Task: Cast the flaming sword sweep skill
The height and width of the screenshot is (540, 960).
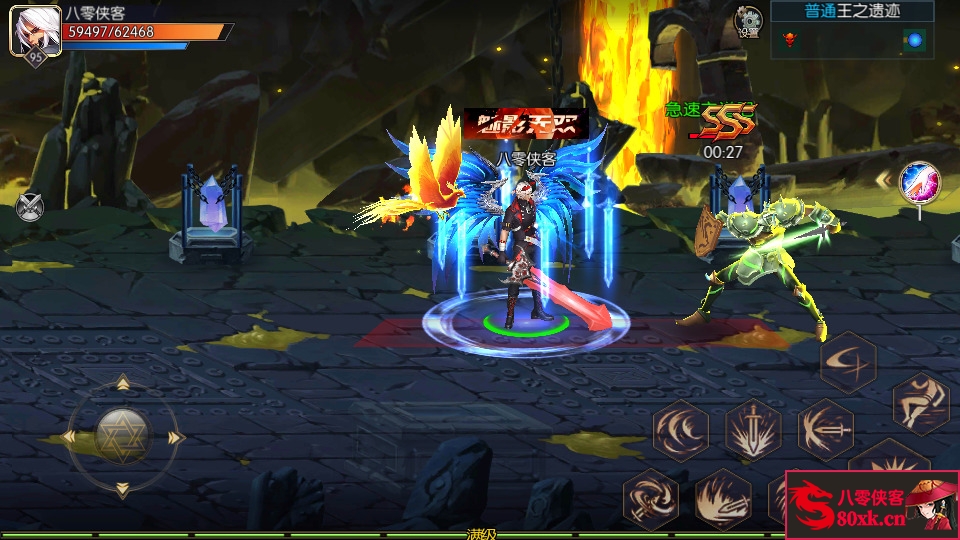Action: [x=722, y=498]
